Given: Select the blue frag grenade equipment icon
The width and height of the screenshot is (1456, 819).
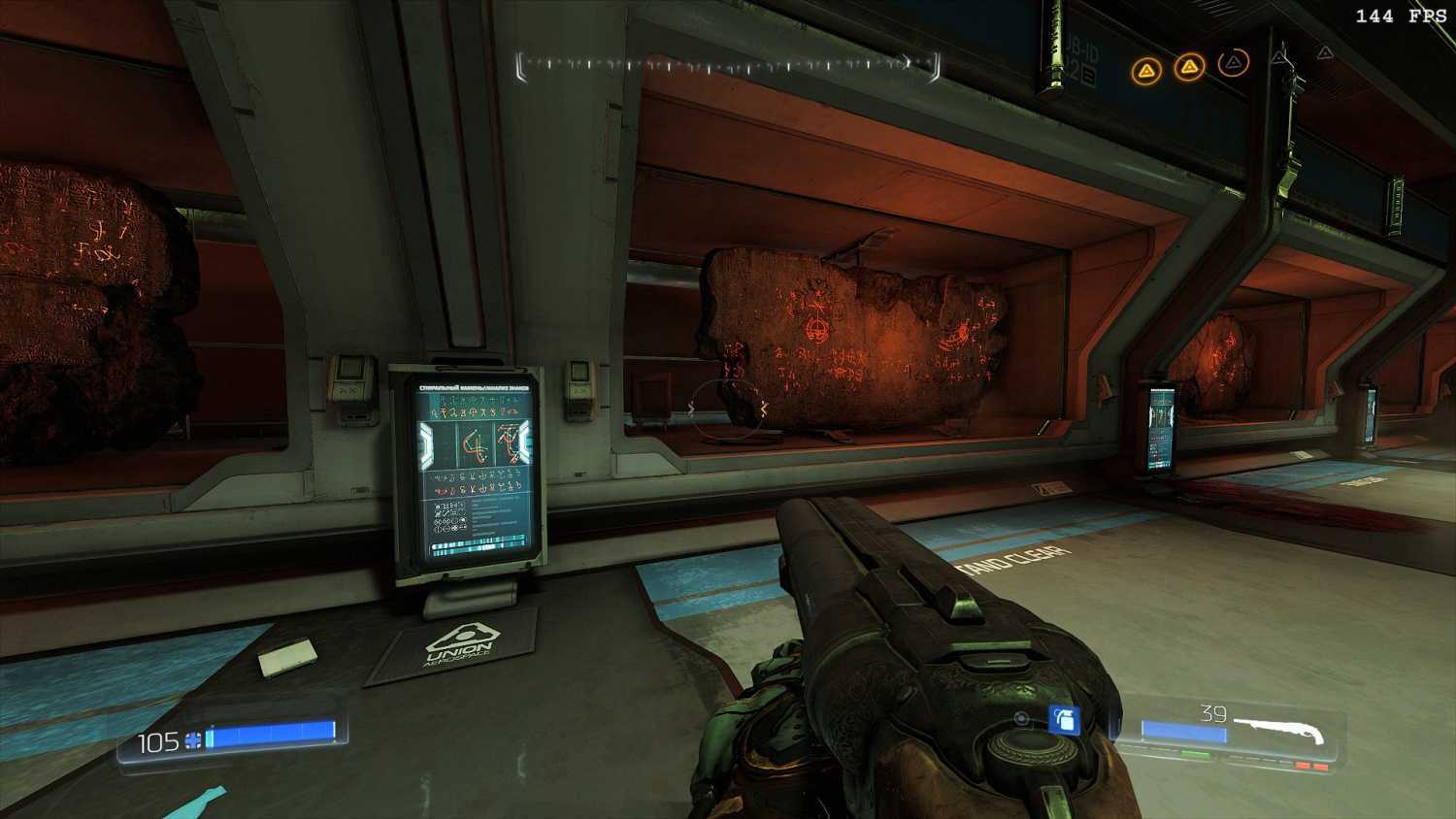Looking at the screenshot, I should click(1064, 720).
